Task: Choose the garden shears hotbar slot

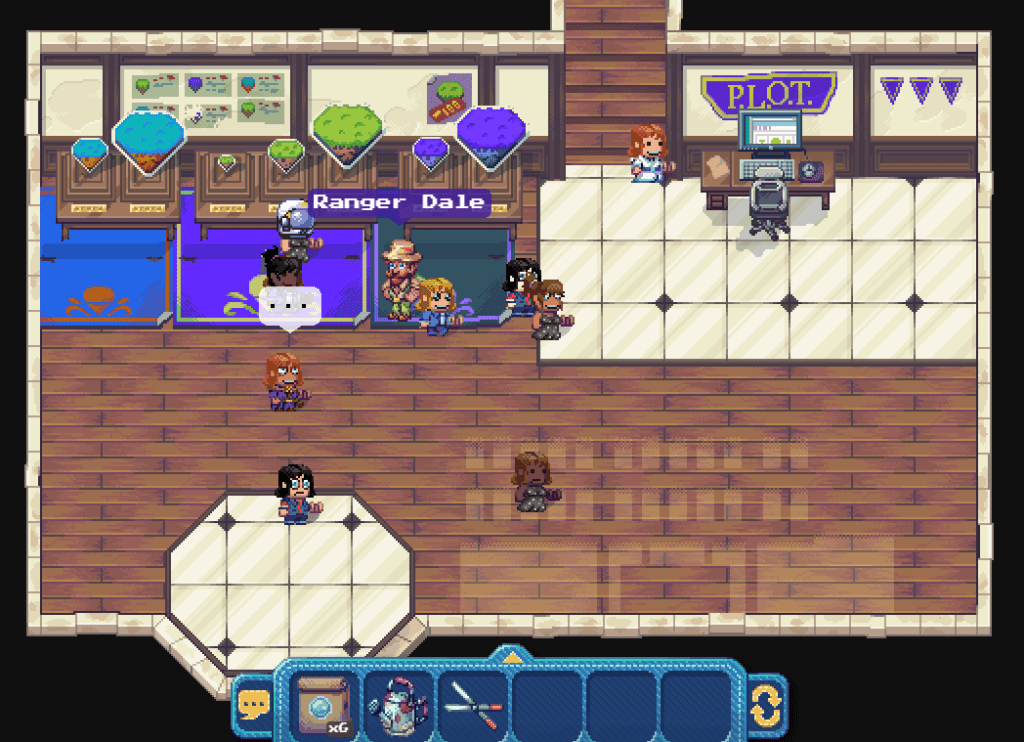Action: tap(472, 704)
